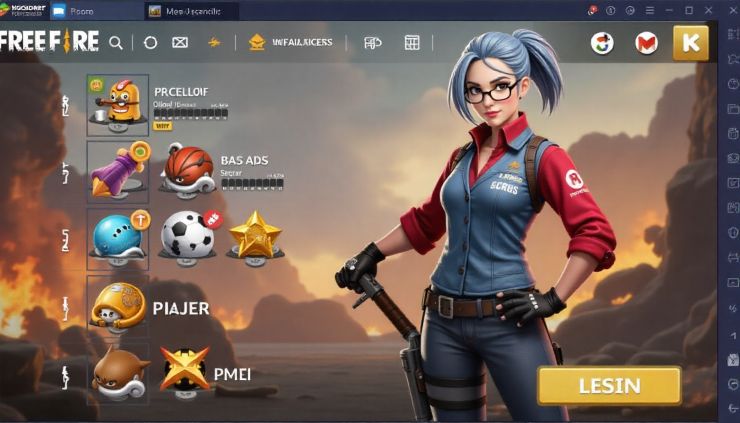Click the crossed gold PMEI emblem

click(x=184, y=372)
